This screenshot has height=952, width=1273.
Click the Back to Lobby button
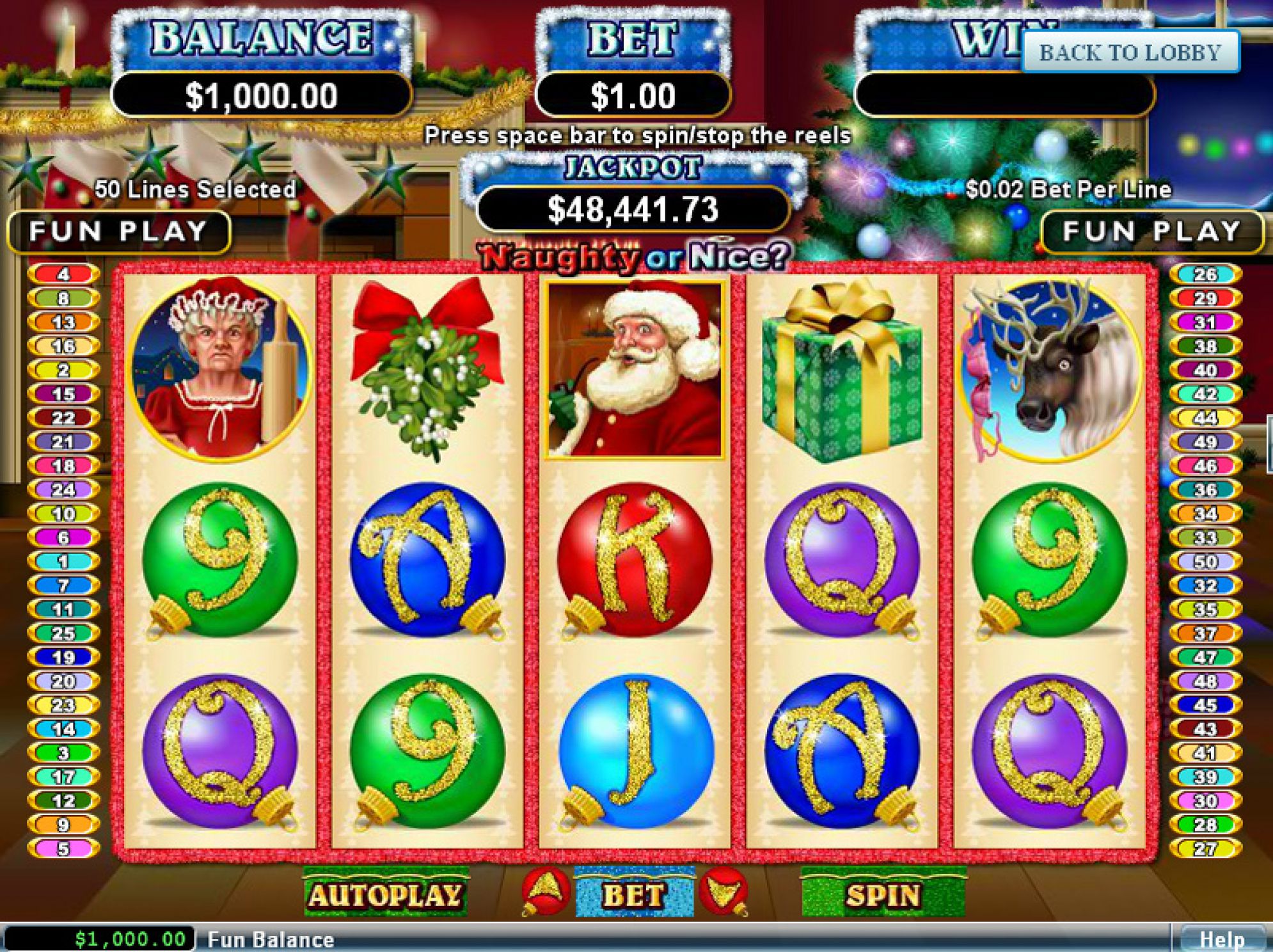click(x=1130, y=52)
